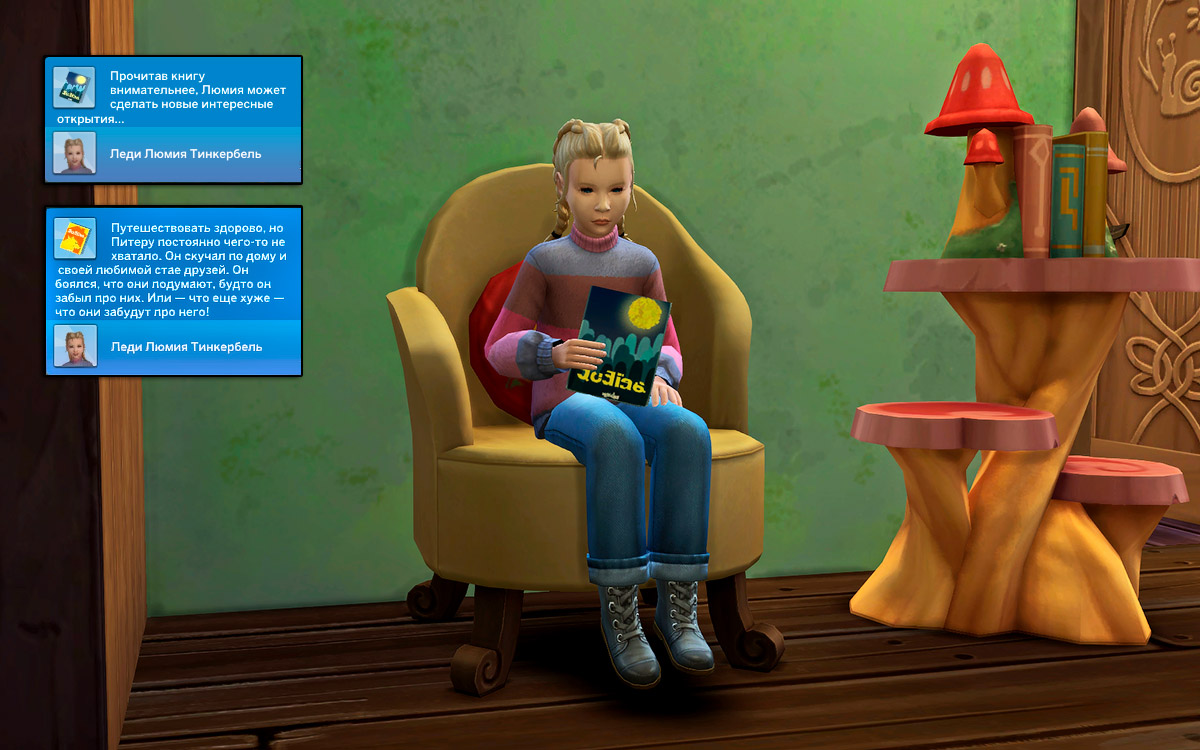The height and width of the screenshot is (750, 1200).
Task: Click the dark blue book icon in the notification
Action: click(x=74, y=88)
